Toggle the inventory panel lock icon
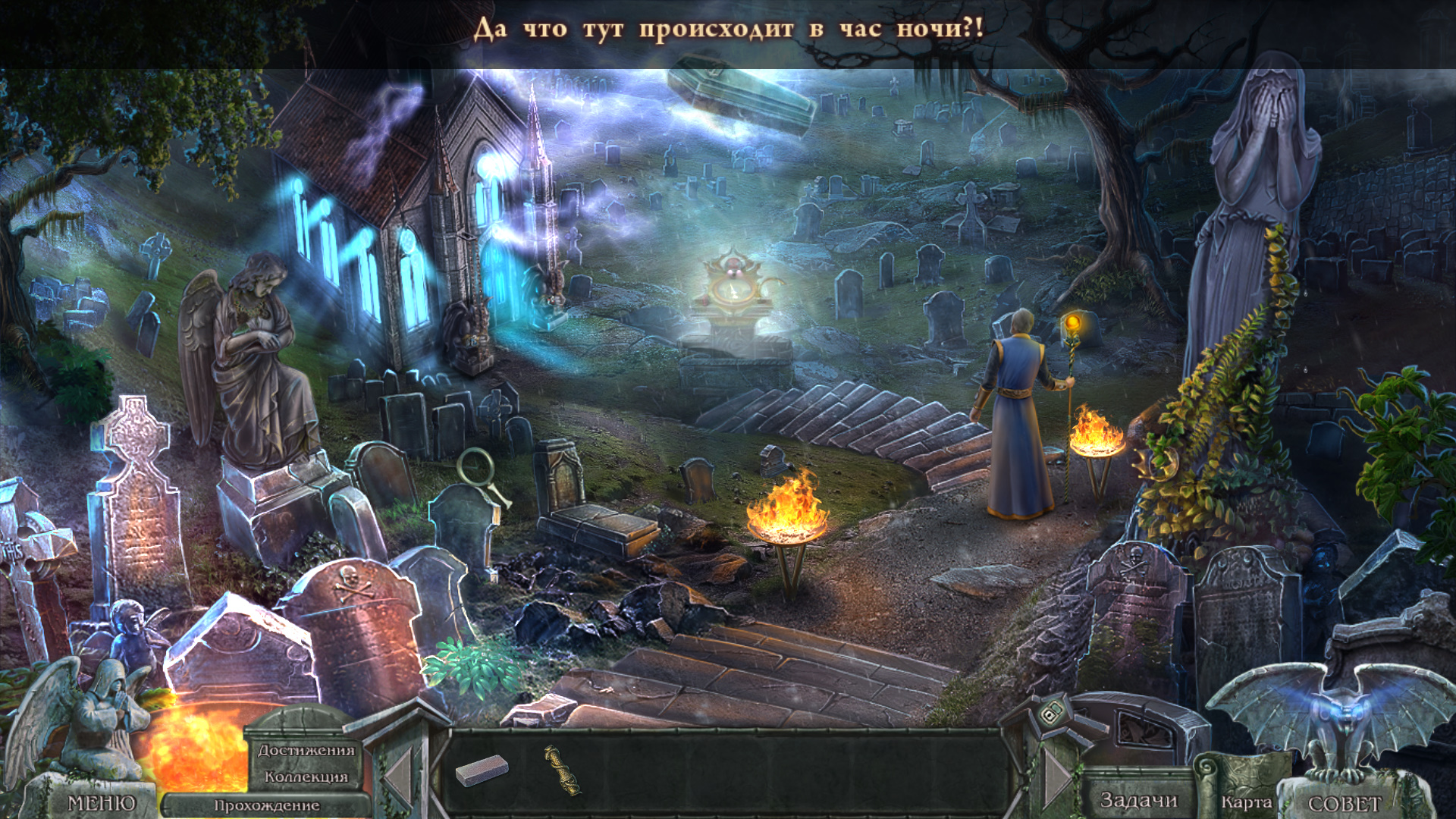The image size is (1456, 819). [1051, 714]
